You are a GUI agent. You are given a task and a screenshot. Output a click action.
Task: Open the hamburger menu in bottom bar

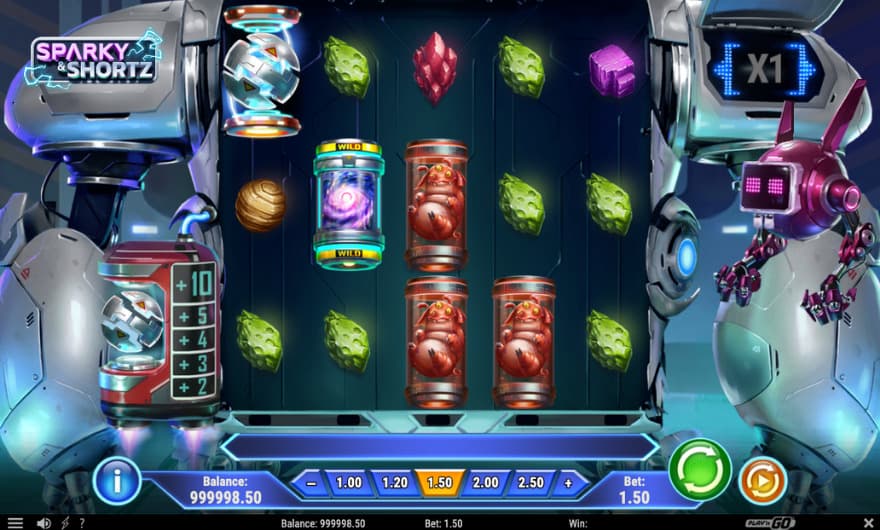15,522
